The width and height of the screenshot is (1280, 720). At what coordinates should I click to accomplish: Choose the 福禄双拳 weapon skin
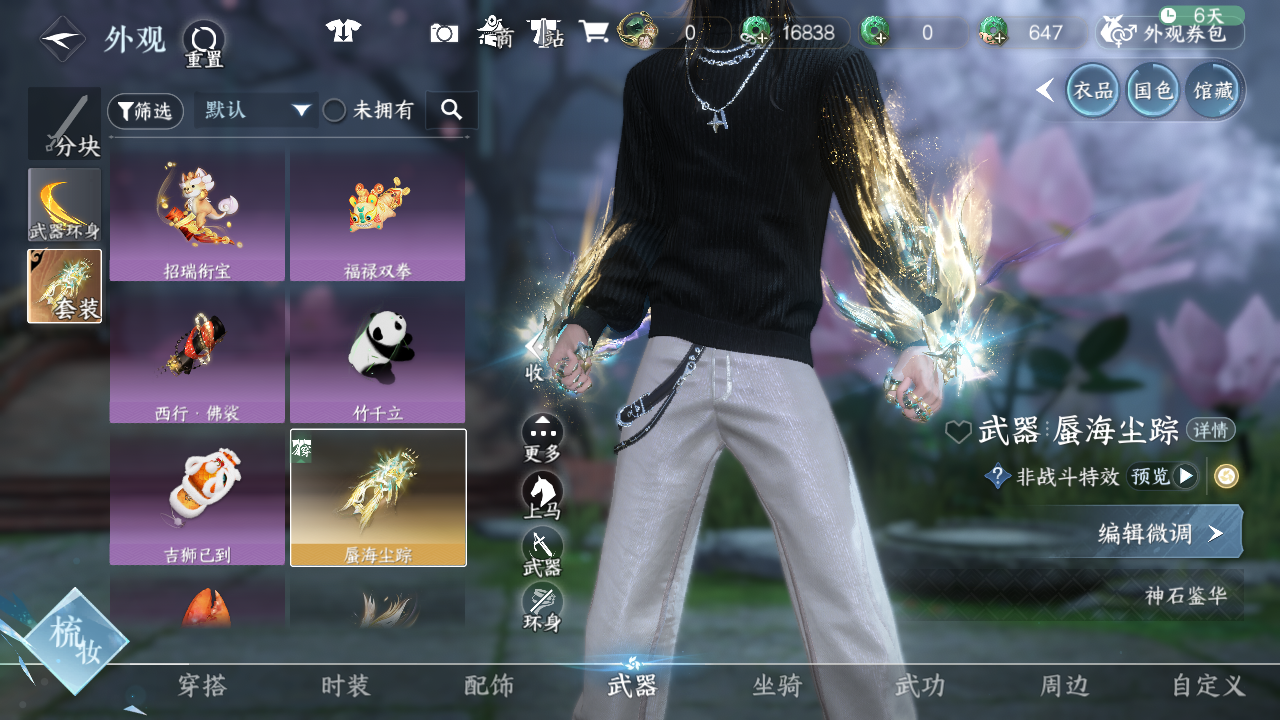(x=377, y=216)
